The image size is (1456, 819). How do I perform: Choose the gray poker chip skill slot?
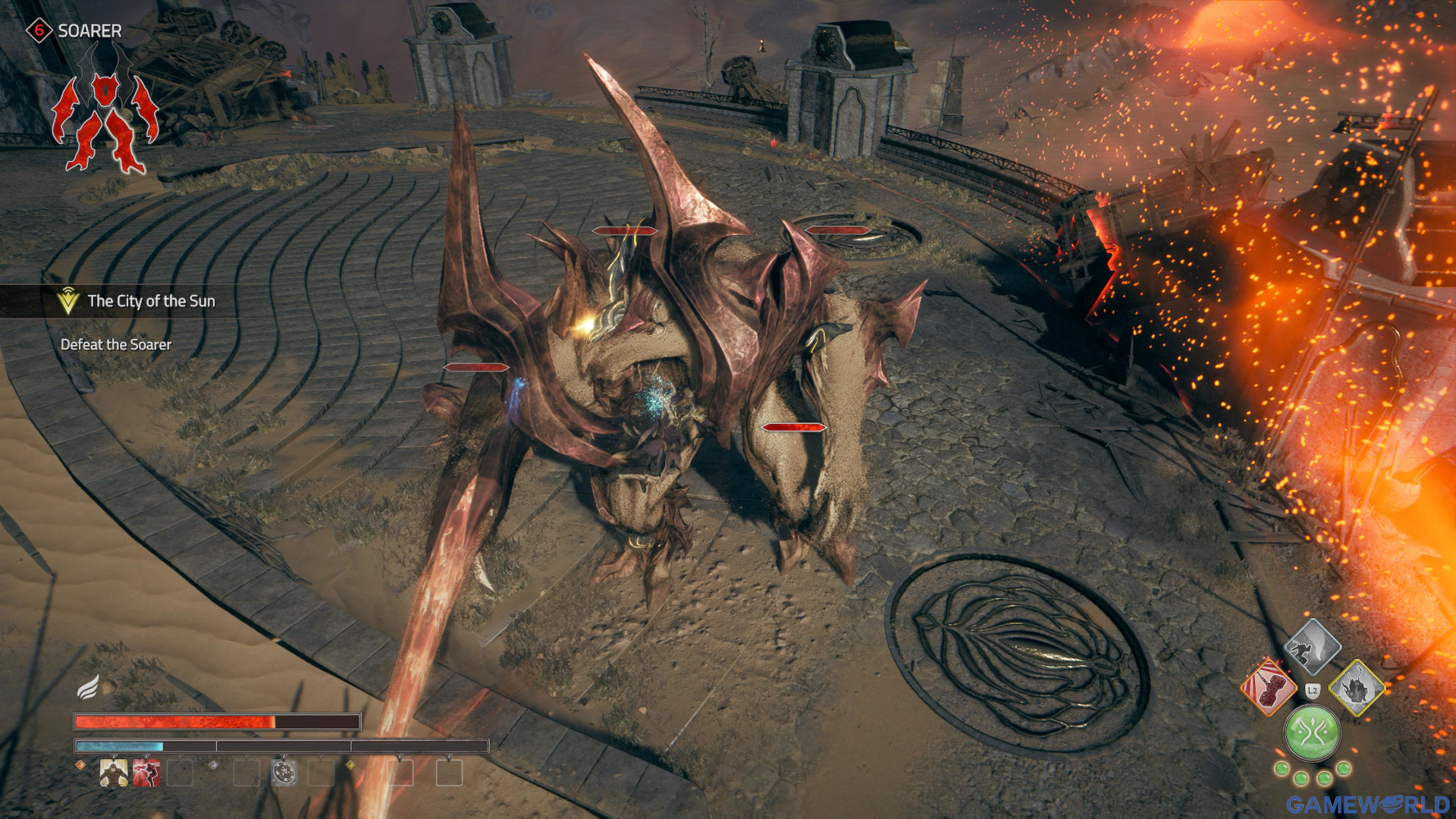pos(284,773)
